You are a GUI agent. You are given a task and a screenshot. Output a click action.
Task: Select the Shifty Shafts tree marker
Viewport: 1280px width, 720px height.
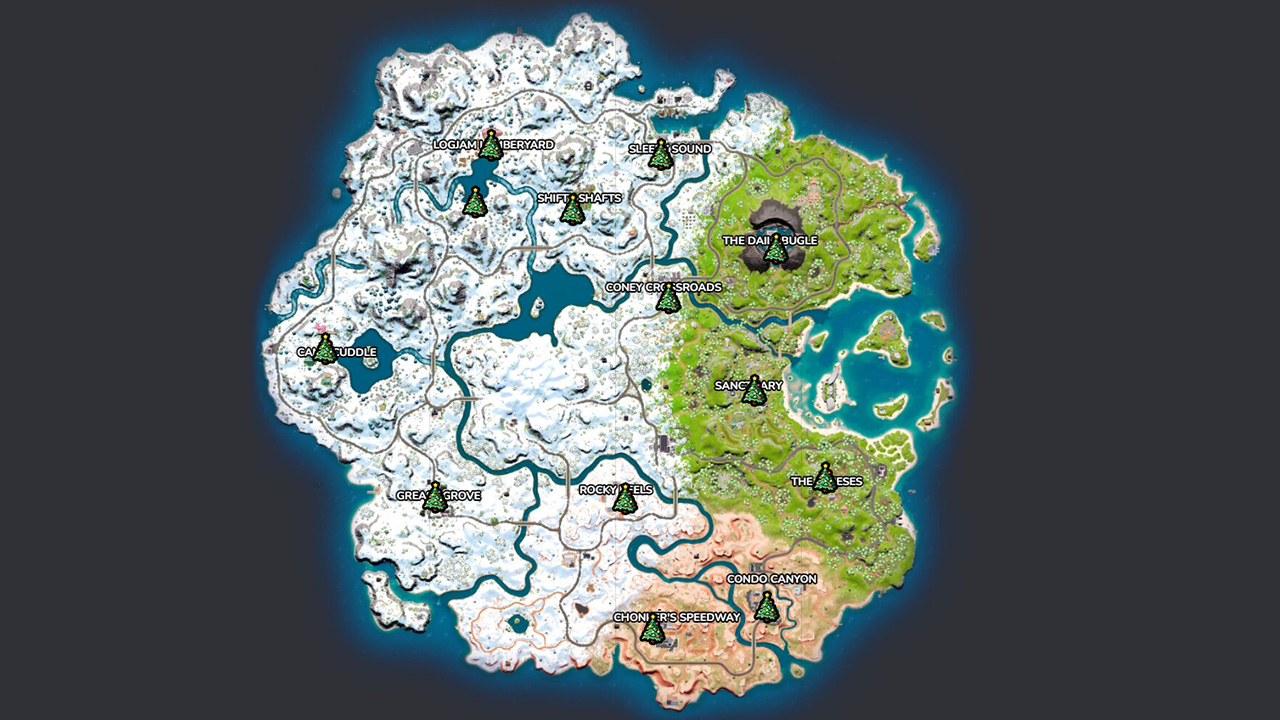(572, 210)
